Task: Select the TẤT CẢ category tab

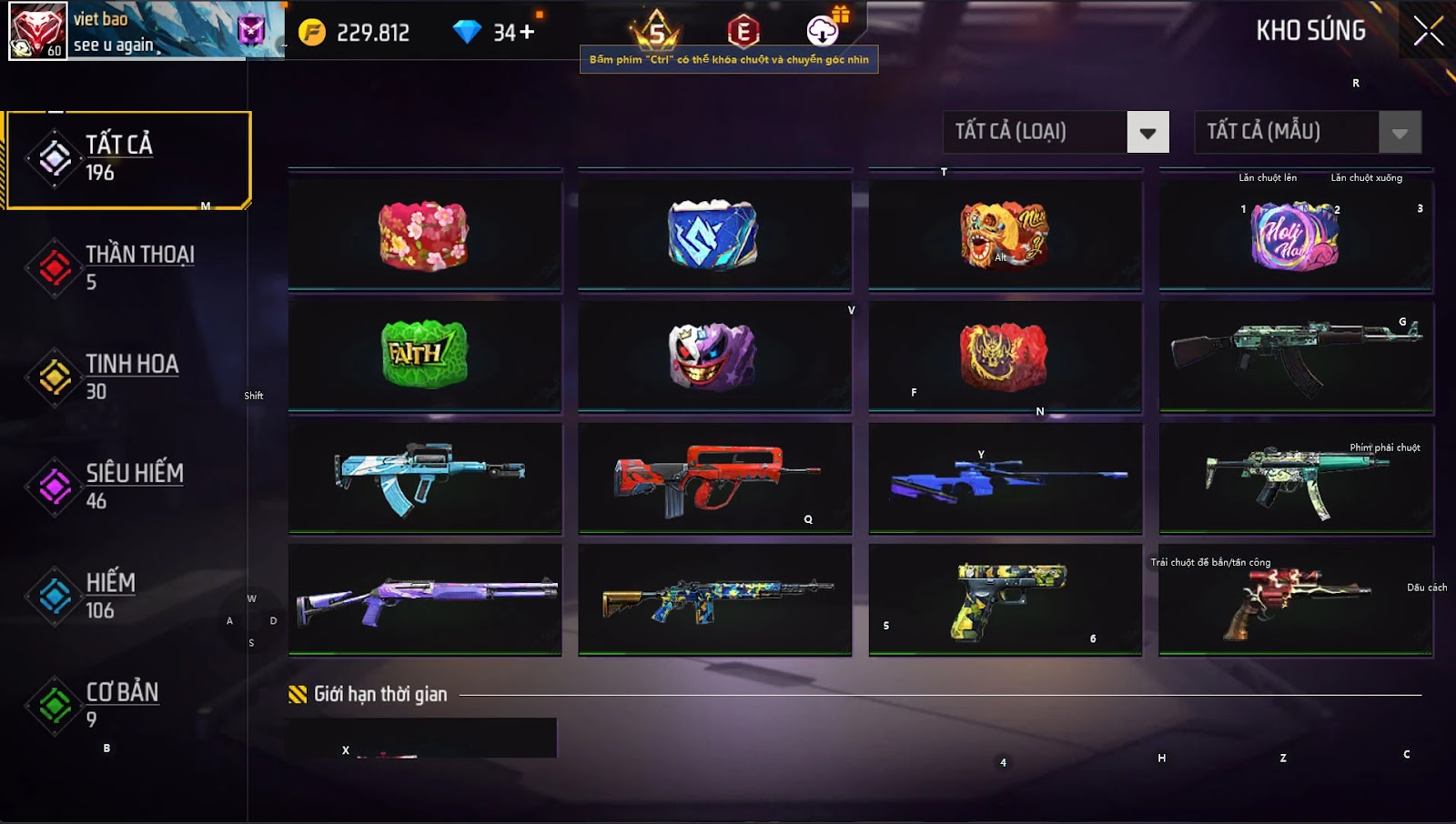Action: (127, 159)
